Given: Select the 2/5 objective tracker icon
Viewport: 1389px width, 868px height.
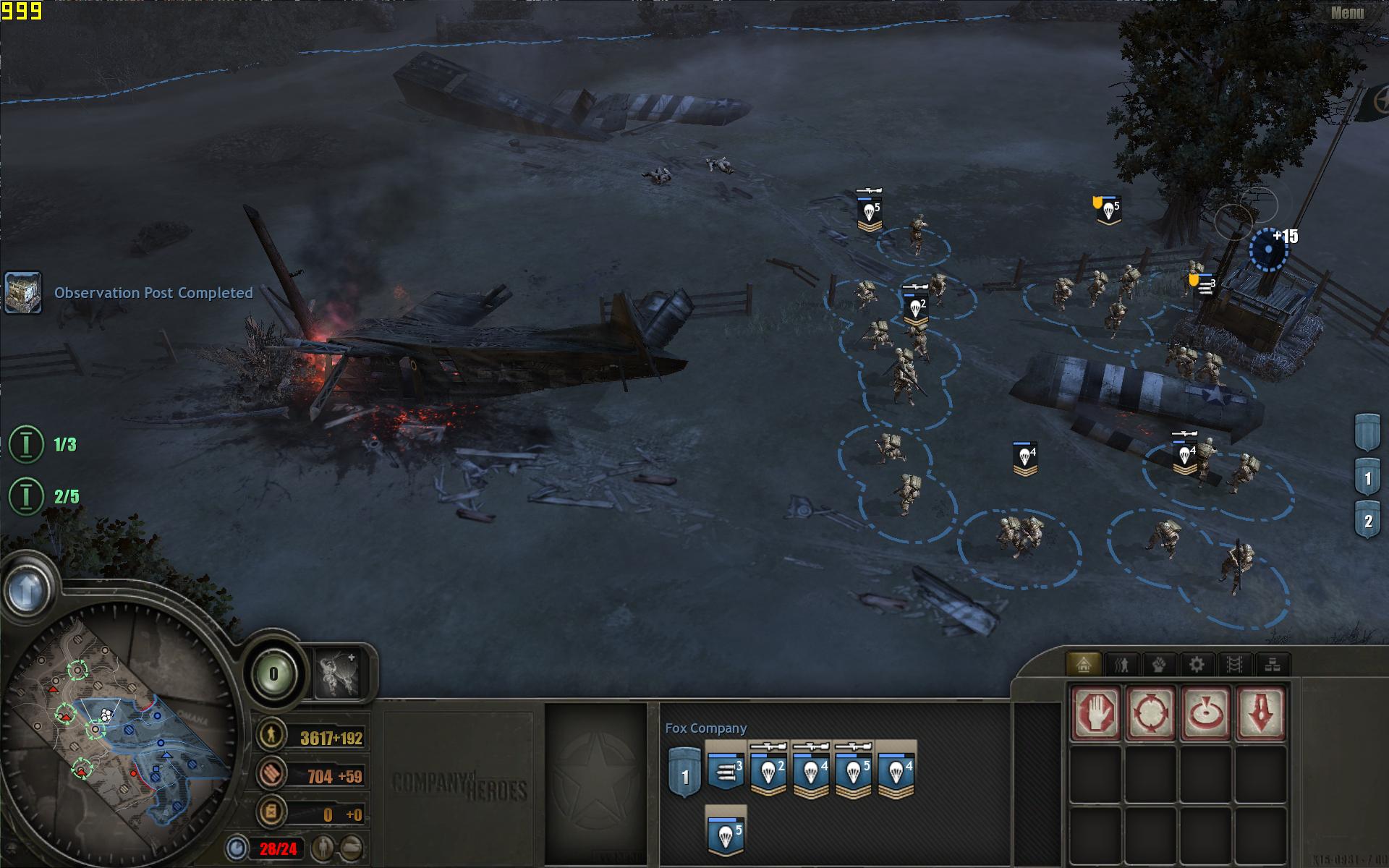Looking at the screenshot, I should (x=26, y=496).
